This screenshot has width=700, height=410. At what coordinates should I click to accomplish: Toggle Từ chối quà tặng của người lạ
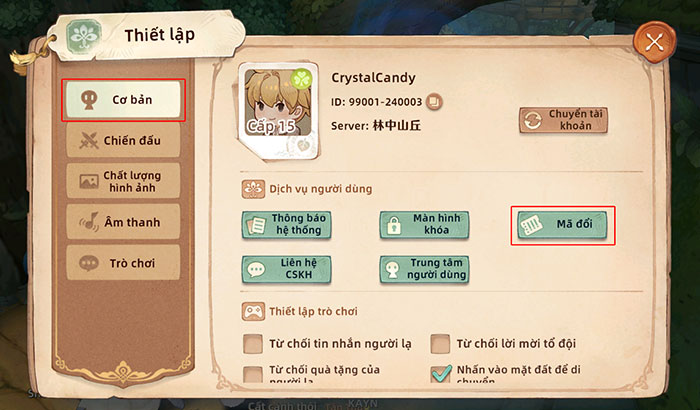(x=253, y=375)
